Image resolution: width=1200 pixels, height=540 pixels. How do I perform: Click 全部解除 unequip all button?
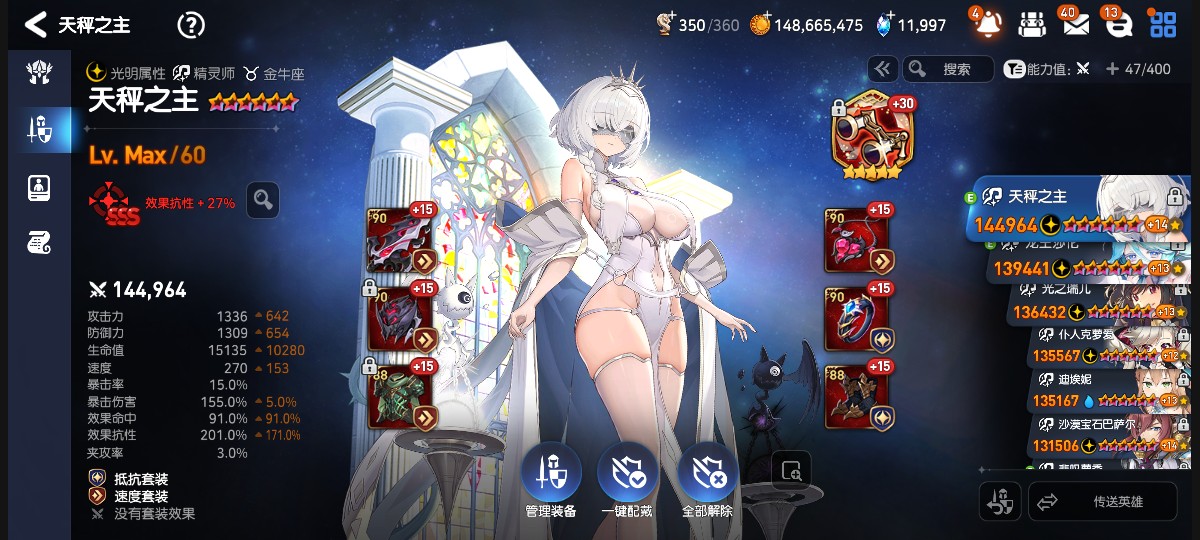point(708,481)
